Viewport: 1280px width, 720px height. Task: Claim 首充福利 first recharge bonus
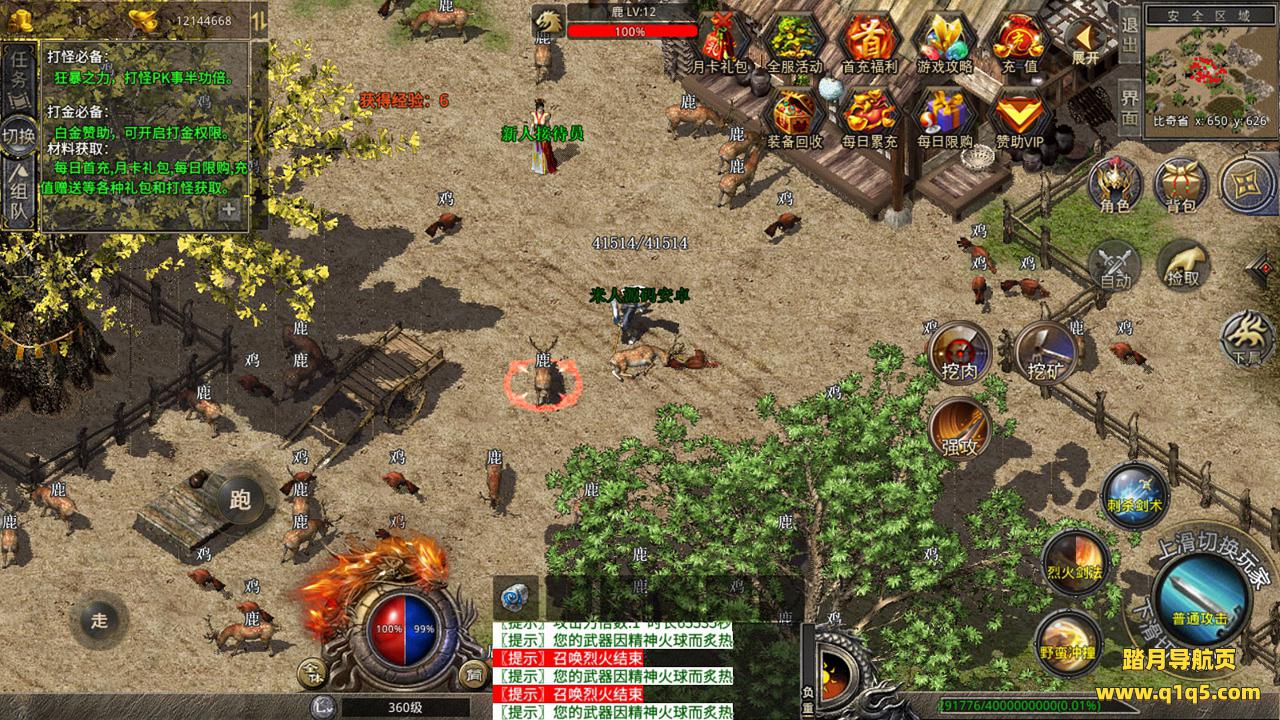[869, 42]
